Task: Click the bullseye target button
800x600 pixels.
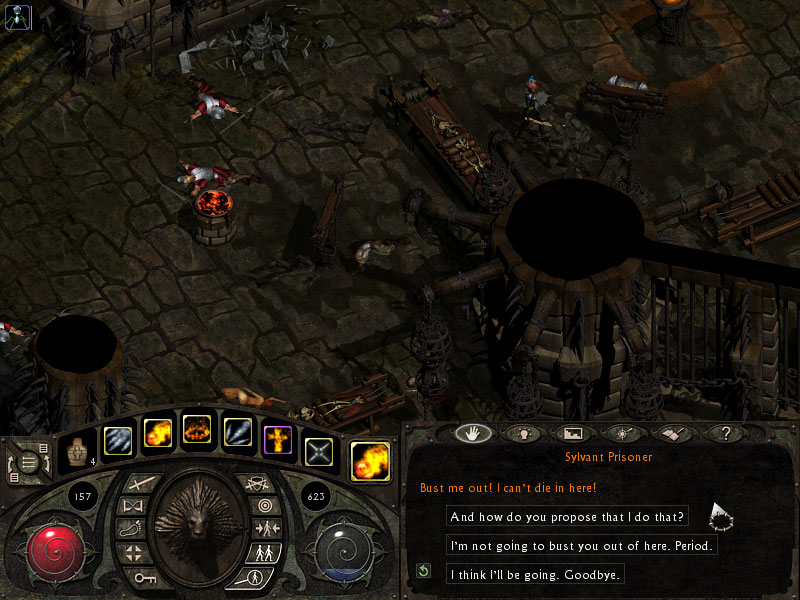Action: tap(264, 506)
